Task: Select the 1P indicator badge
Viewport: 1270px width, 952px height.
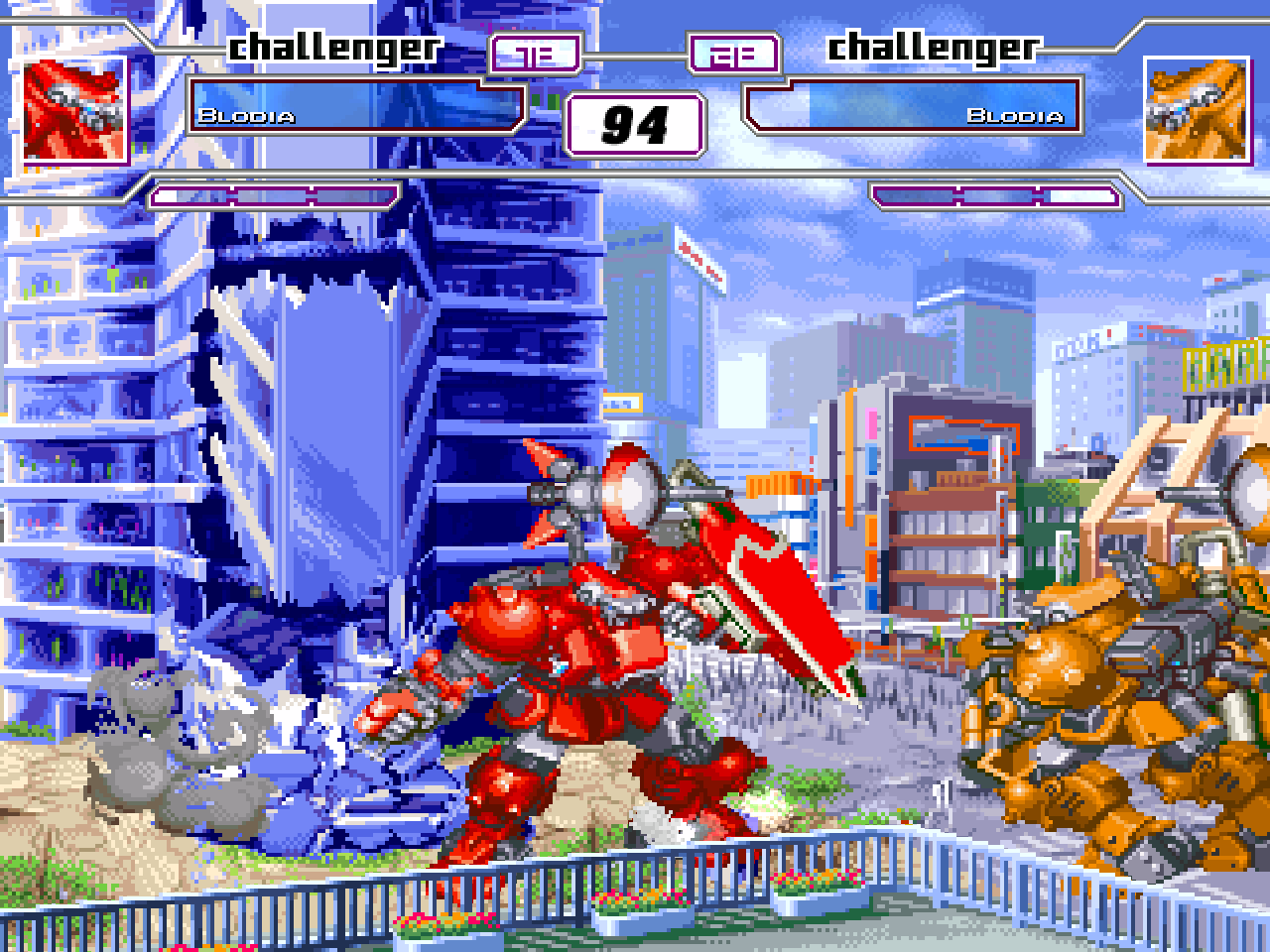Action: 536,55
